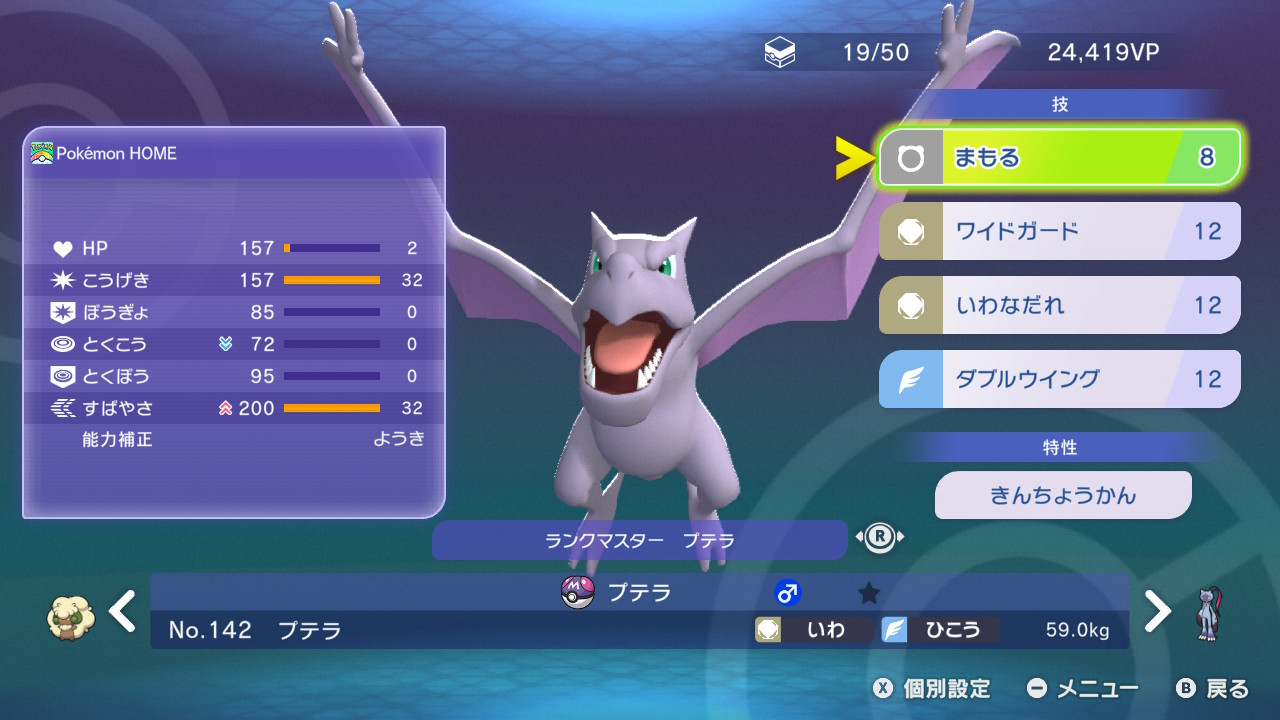Screen dimensions: 1280x720
Task: Click the next Pokémon thumbnail on right
Action: (x=1208, y=613)
